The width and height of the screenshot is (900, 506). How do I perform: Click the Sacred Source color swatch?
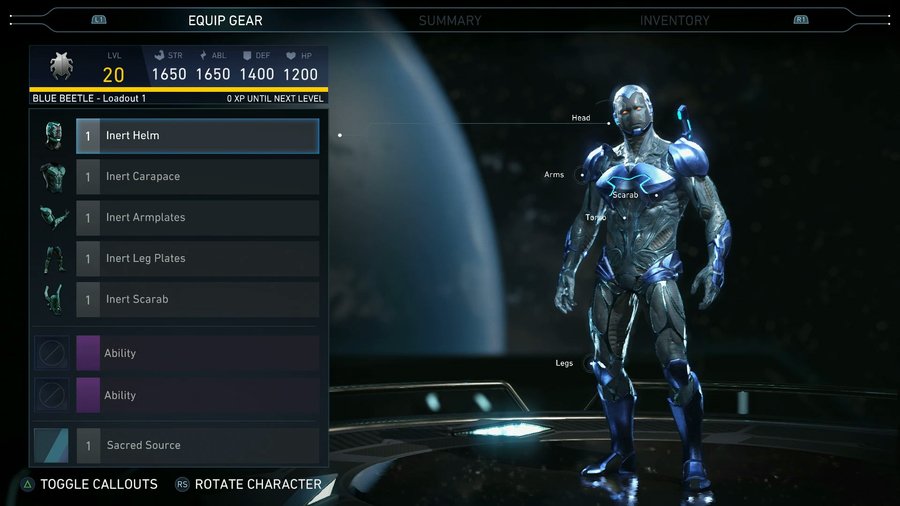tap(52, 446)
